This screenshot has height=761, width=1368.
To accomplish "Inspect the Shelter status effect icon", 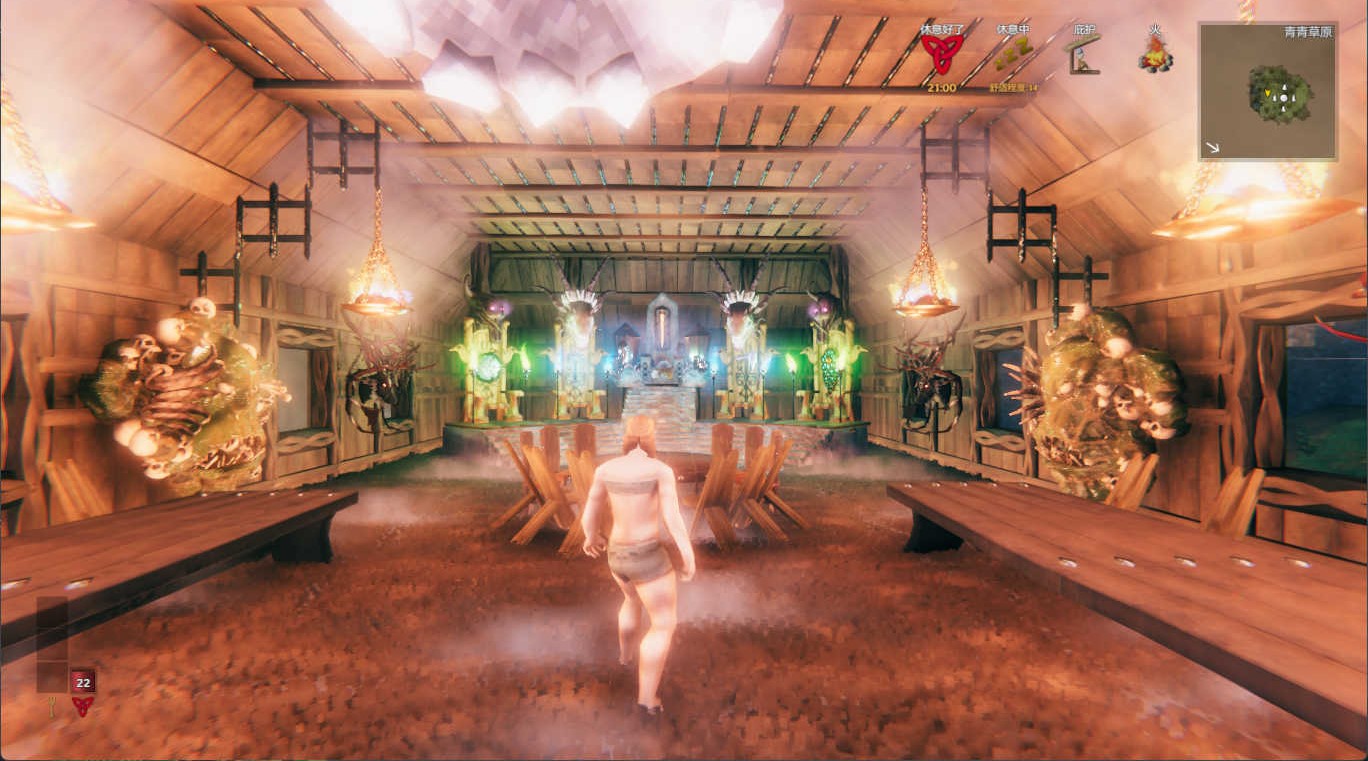I will [x=1084, y=55].
